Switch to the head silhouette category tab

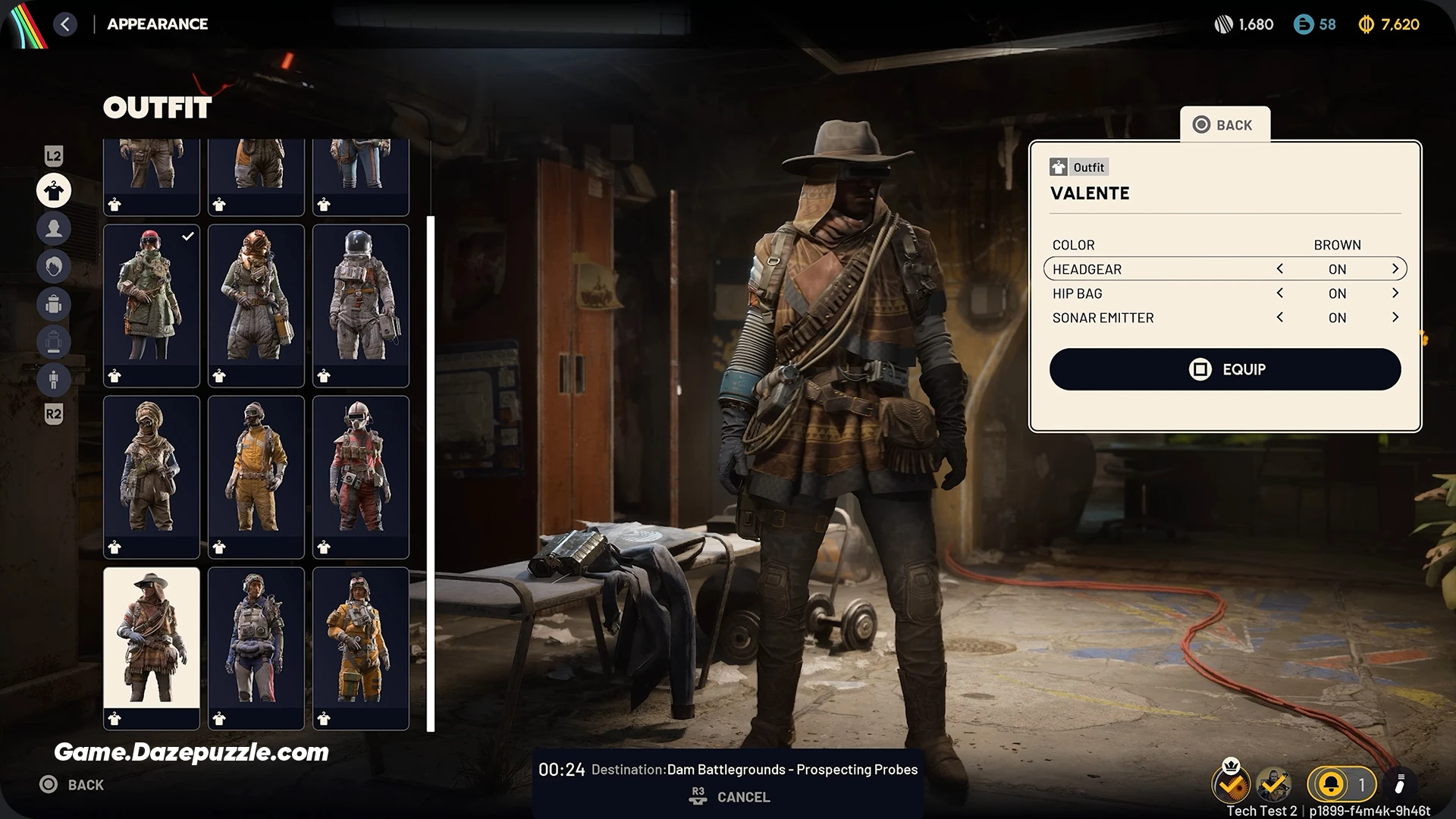pos(54,228)
